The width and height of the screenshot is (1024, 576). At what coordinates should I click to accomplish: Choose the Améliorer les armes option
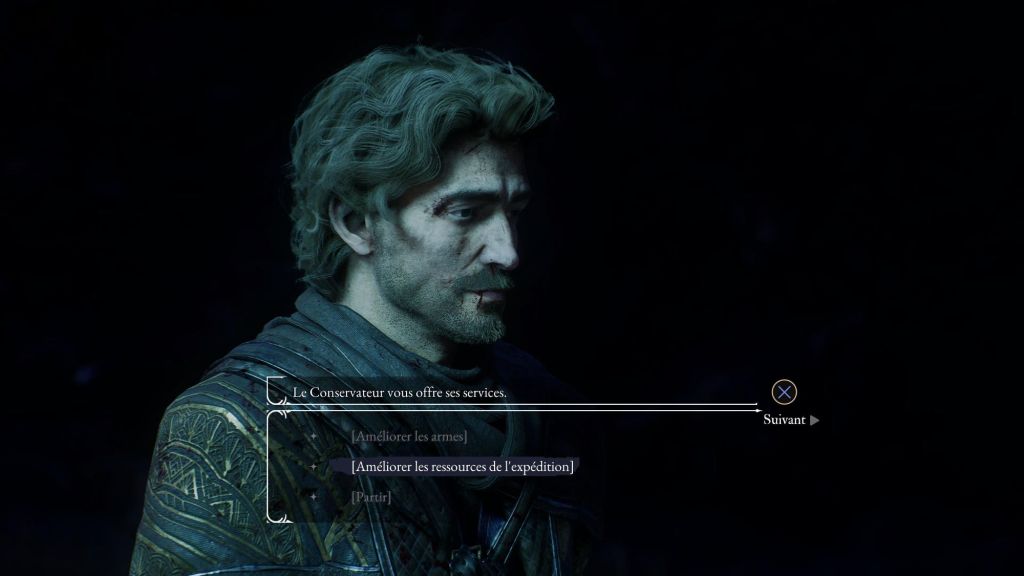coord(409,436)
